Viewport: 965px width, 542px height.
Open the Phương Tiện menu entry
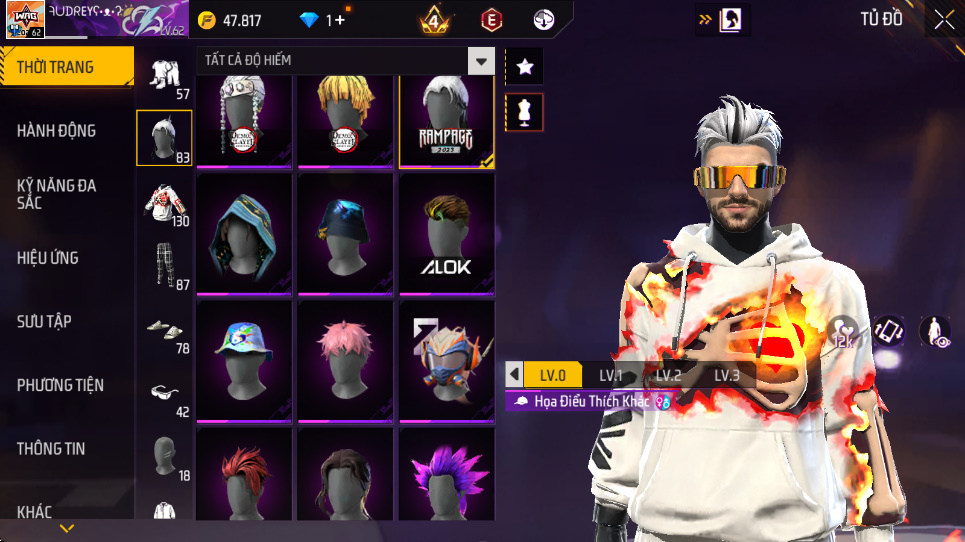(60, 385)
